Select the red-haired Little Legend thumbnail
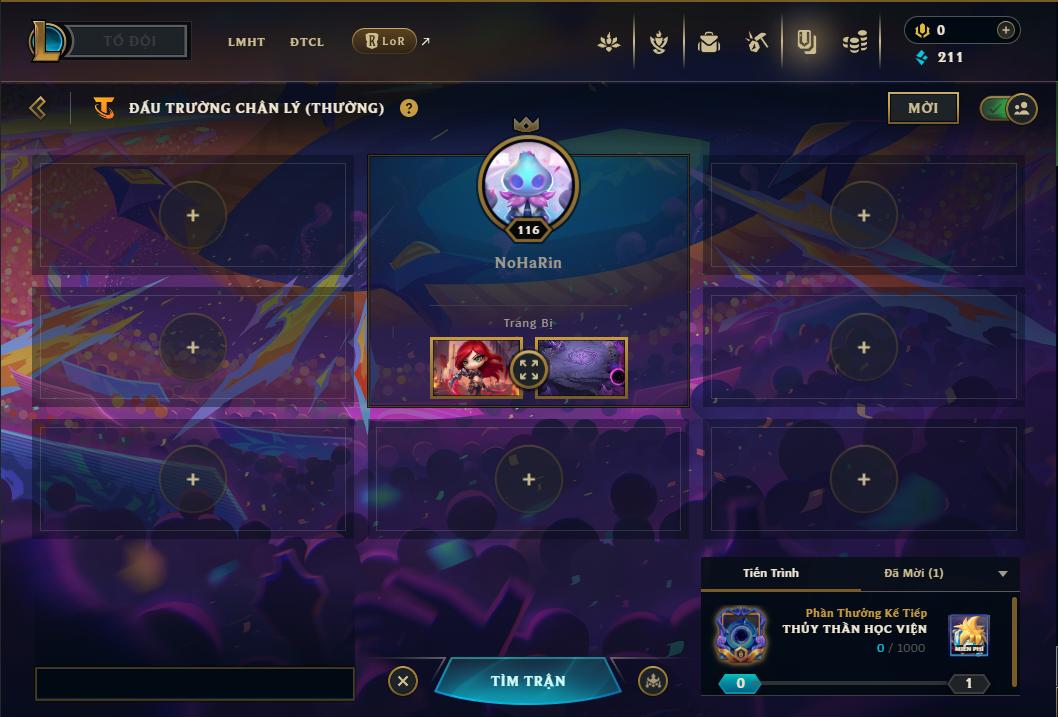 click(476, 367)
